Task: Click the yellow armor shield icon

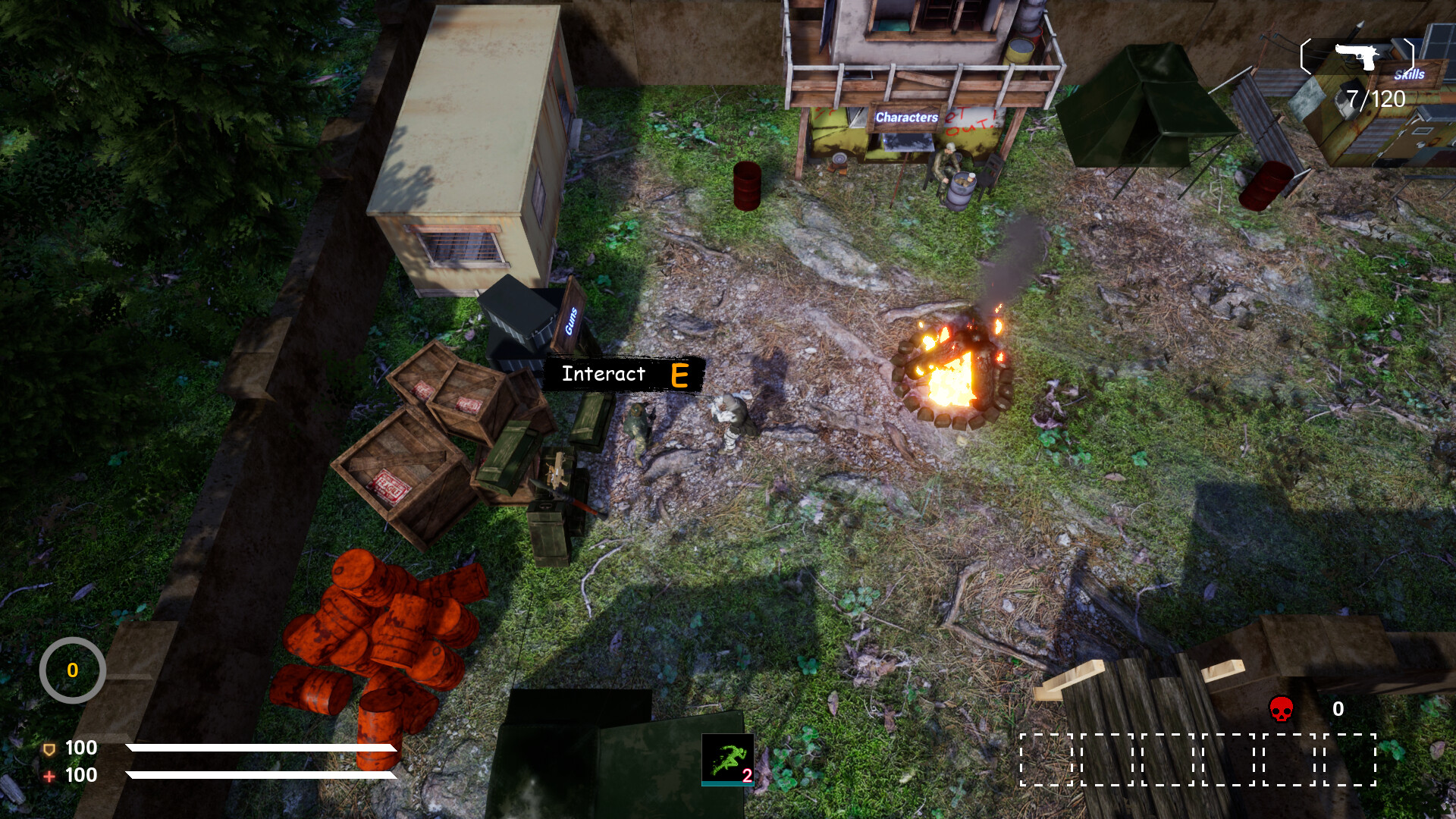Action: (x=49, y=748)
